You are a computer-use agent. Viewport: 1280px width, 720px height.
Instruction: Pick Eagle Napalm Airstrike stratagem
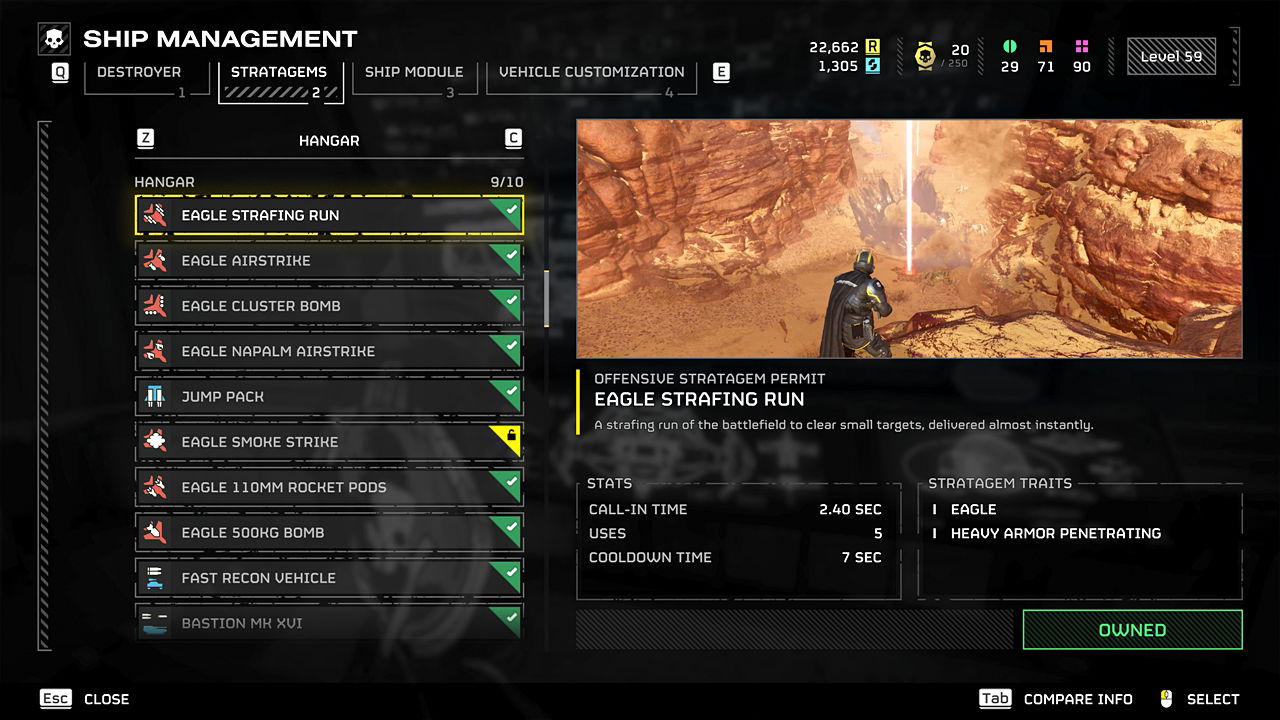pos(328,351)
